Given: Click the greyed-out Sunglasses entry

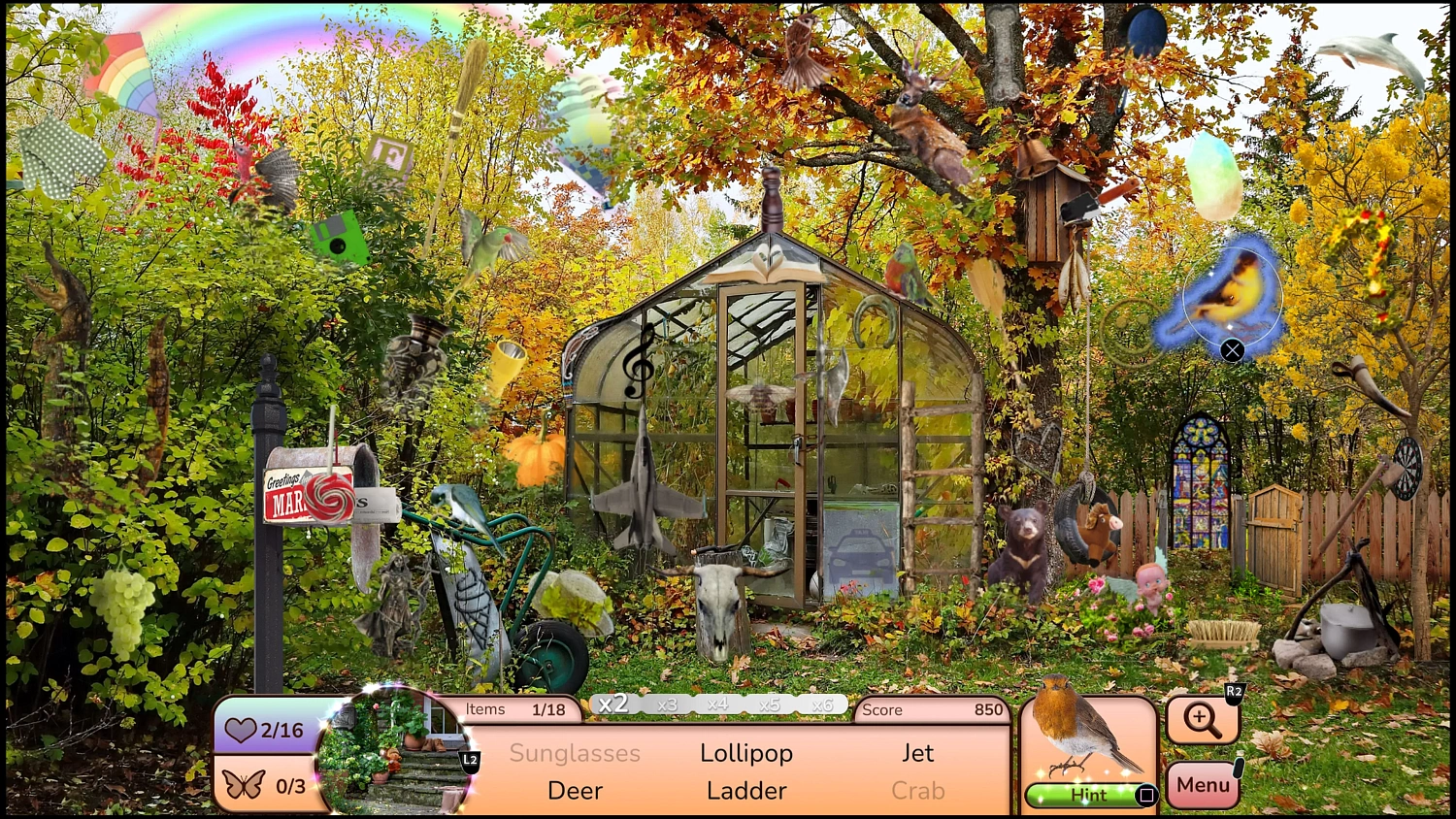Looking at the screenshot, I should (576, 753).
